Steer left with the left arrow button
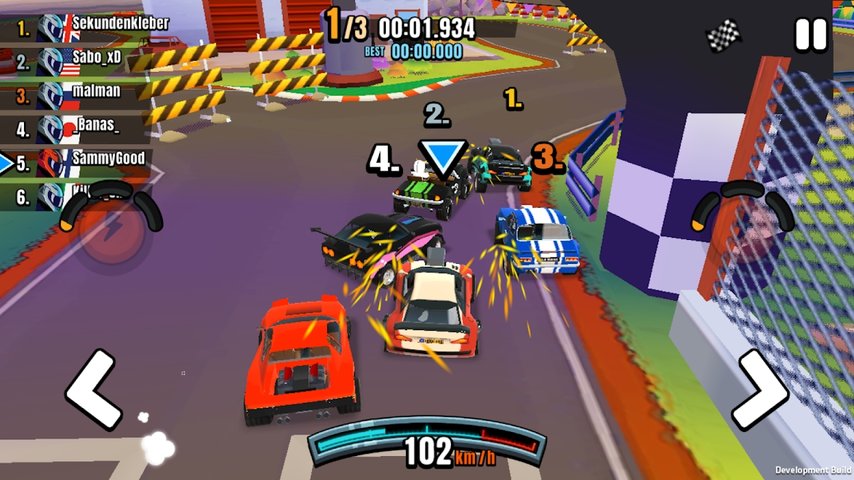The image size is (854, 480). [93, 390]
